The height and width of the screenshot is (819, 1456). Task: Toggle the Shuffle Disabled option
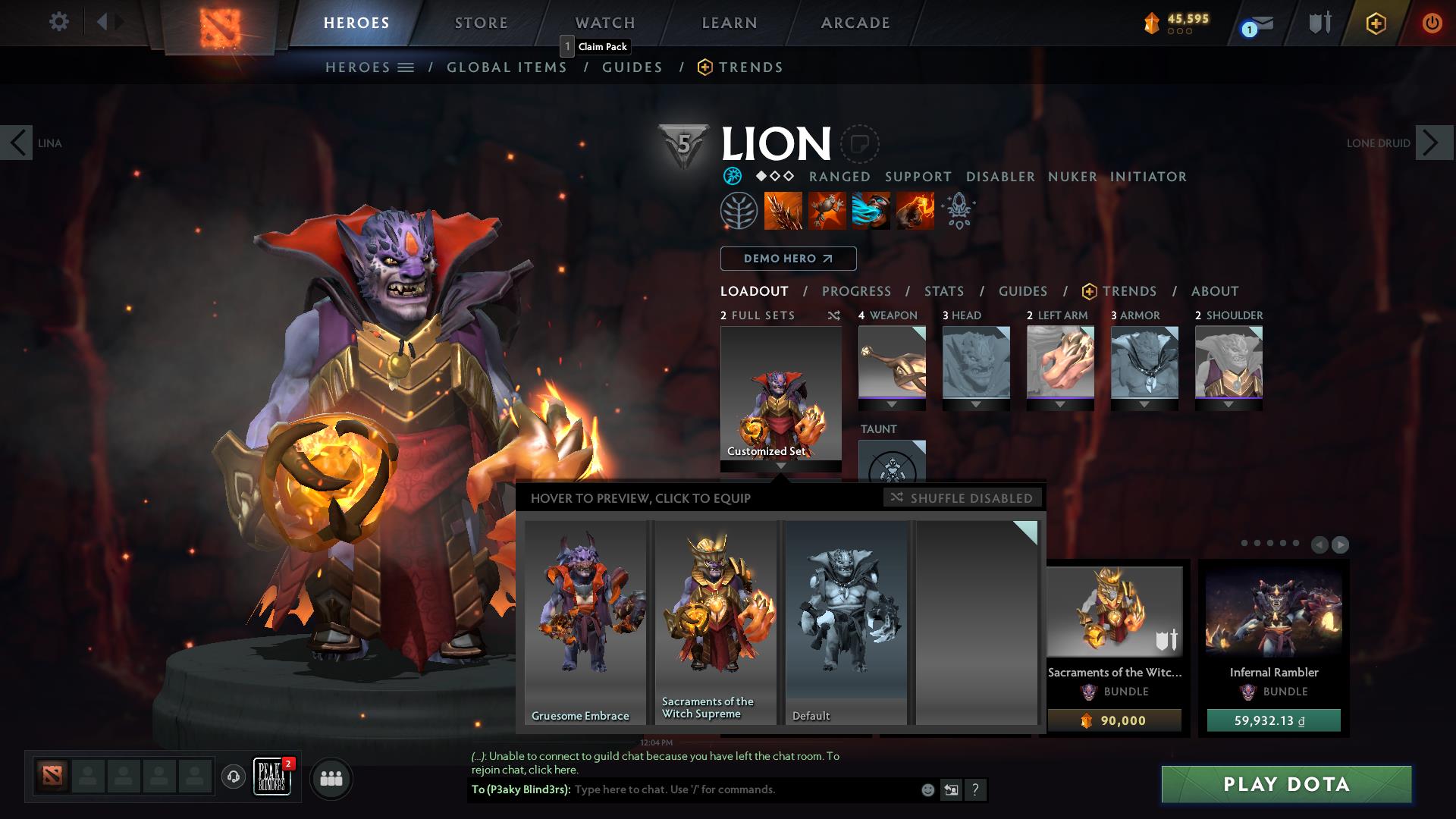click(962, 498)
